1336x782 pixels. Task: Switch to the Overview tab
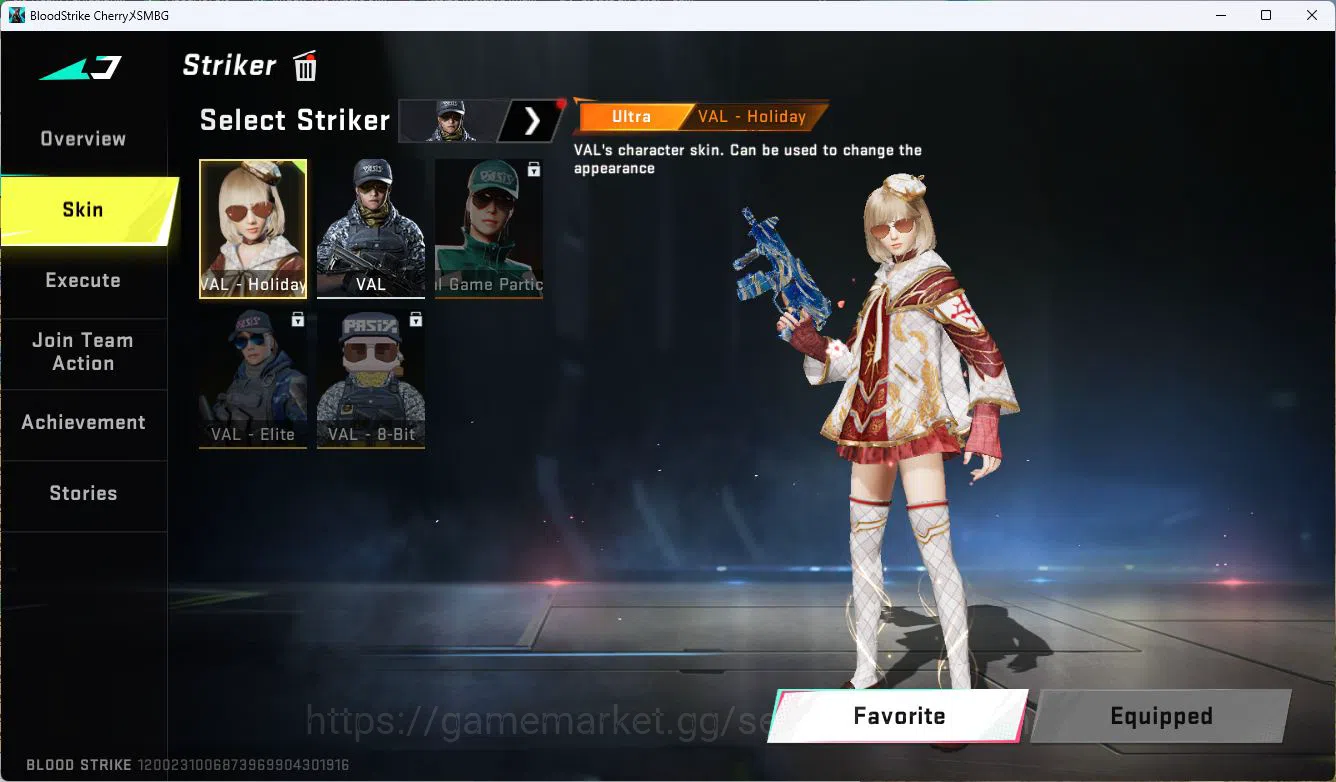(82, 138)
